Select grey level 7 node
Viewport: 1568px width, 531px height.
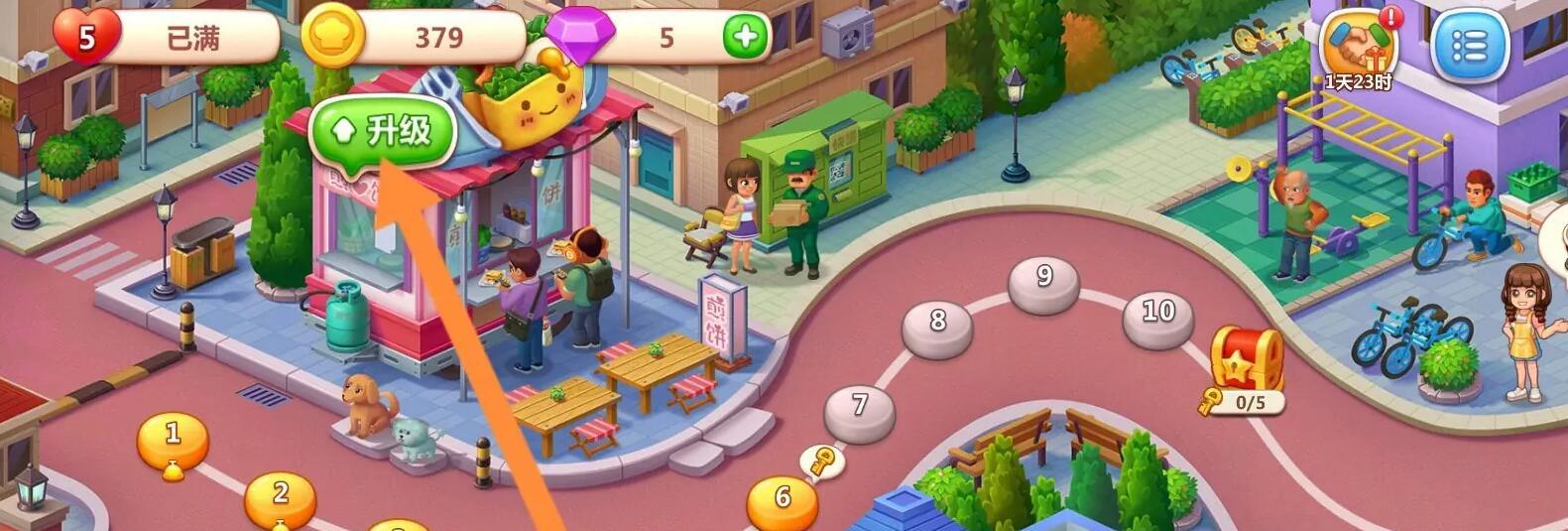click(860, 409)
